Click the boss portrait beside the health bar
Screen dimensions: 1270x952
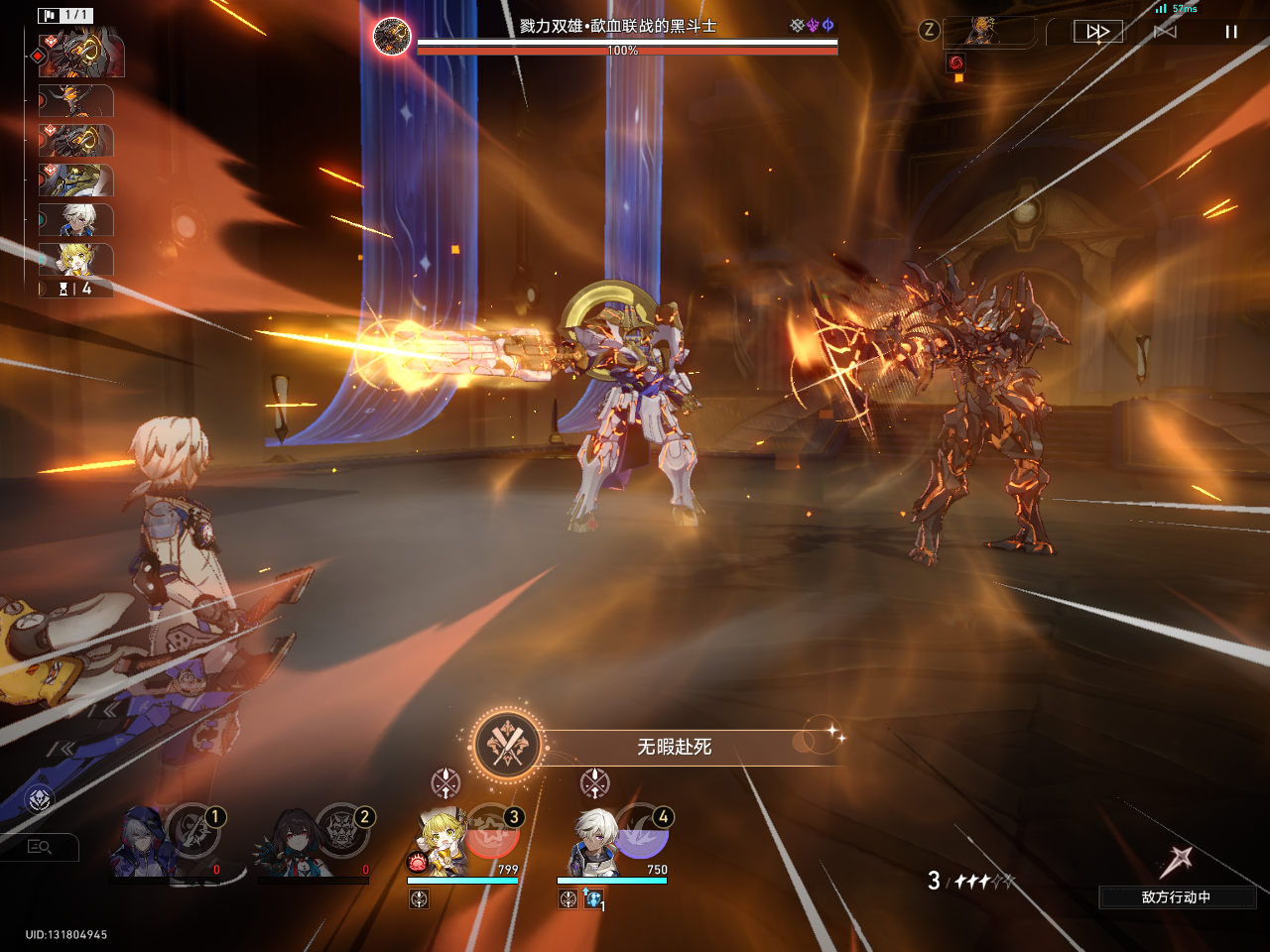click(392, 37)
